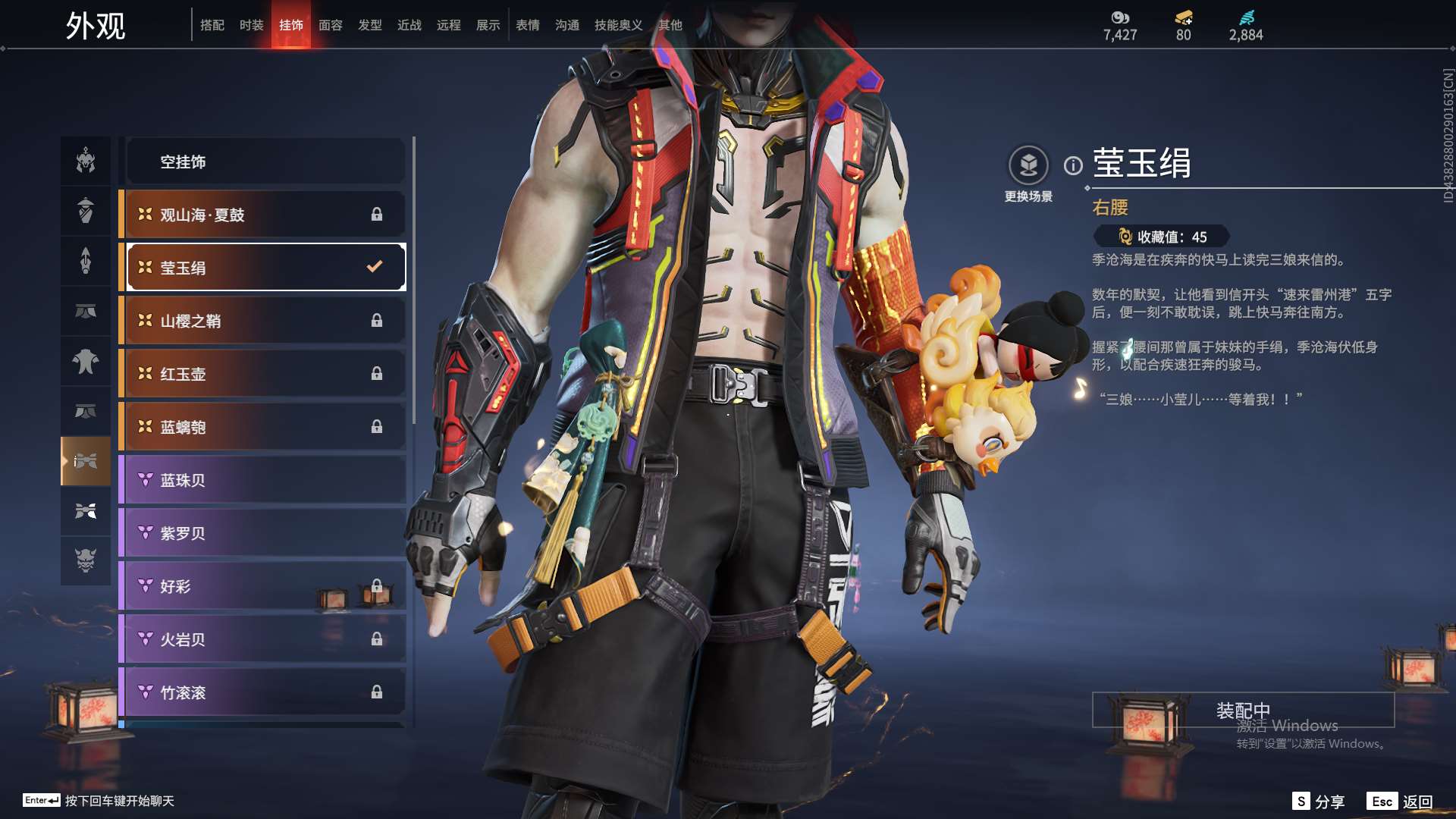Choose the 蓝螭匏 accessory
The height and width of the screenshot is (819, 1456).
[265, 427]
